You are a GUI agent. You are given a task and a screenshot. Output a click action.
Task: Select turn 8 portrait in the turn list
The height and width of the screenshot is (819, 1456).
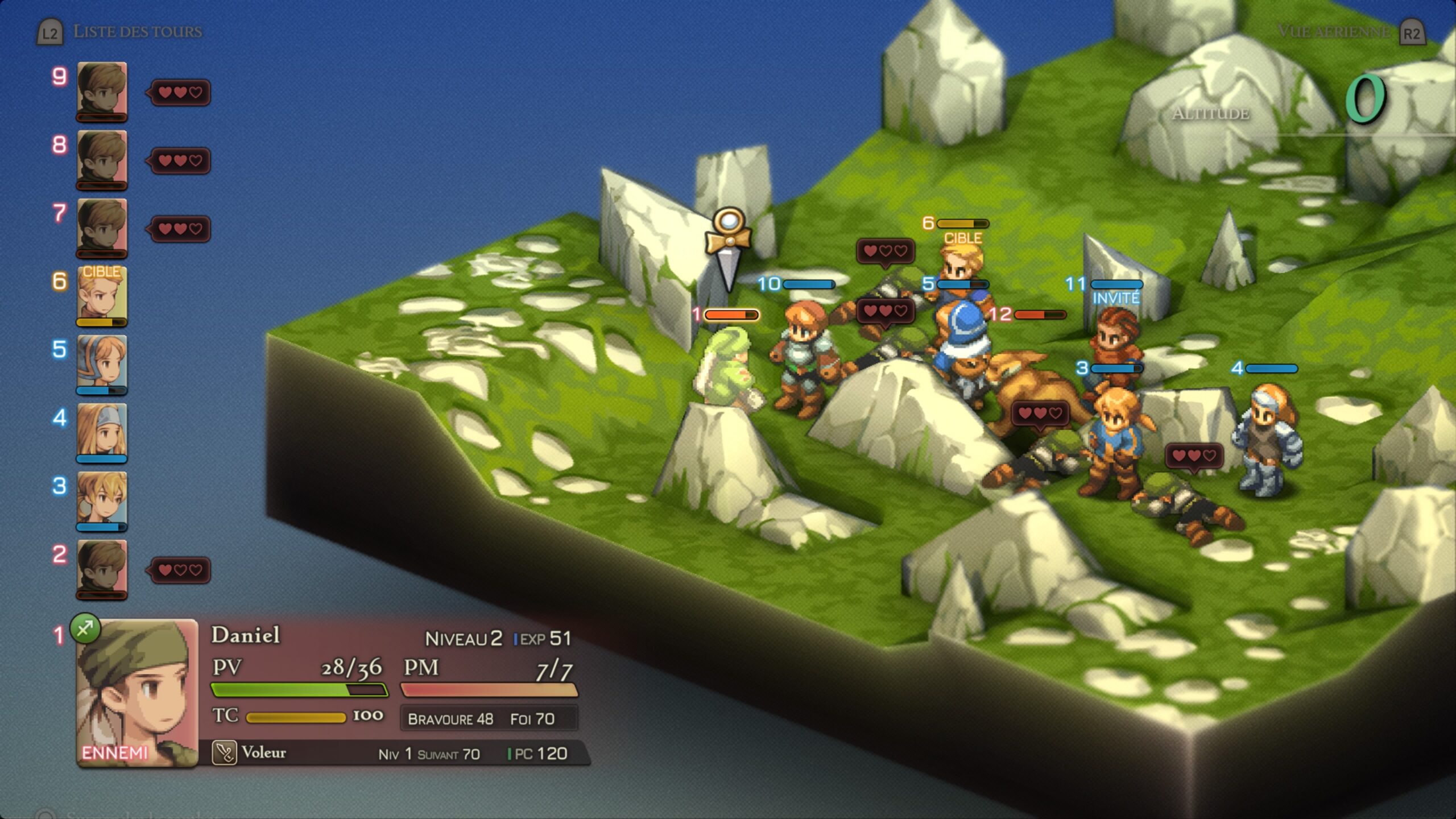(x=102, y=158)
